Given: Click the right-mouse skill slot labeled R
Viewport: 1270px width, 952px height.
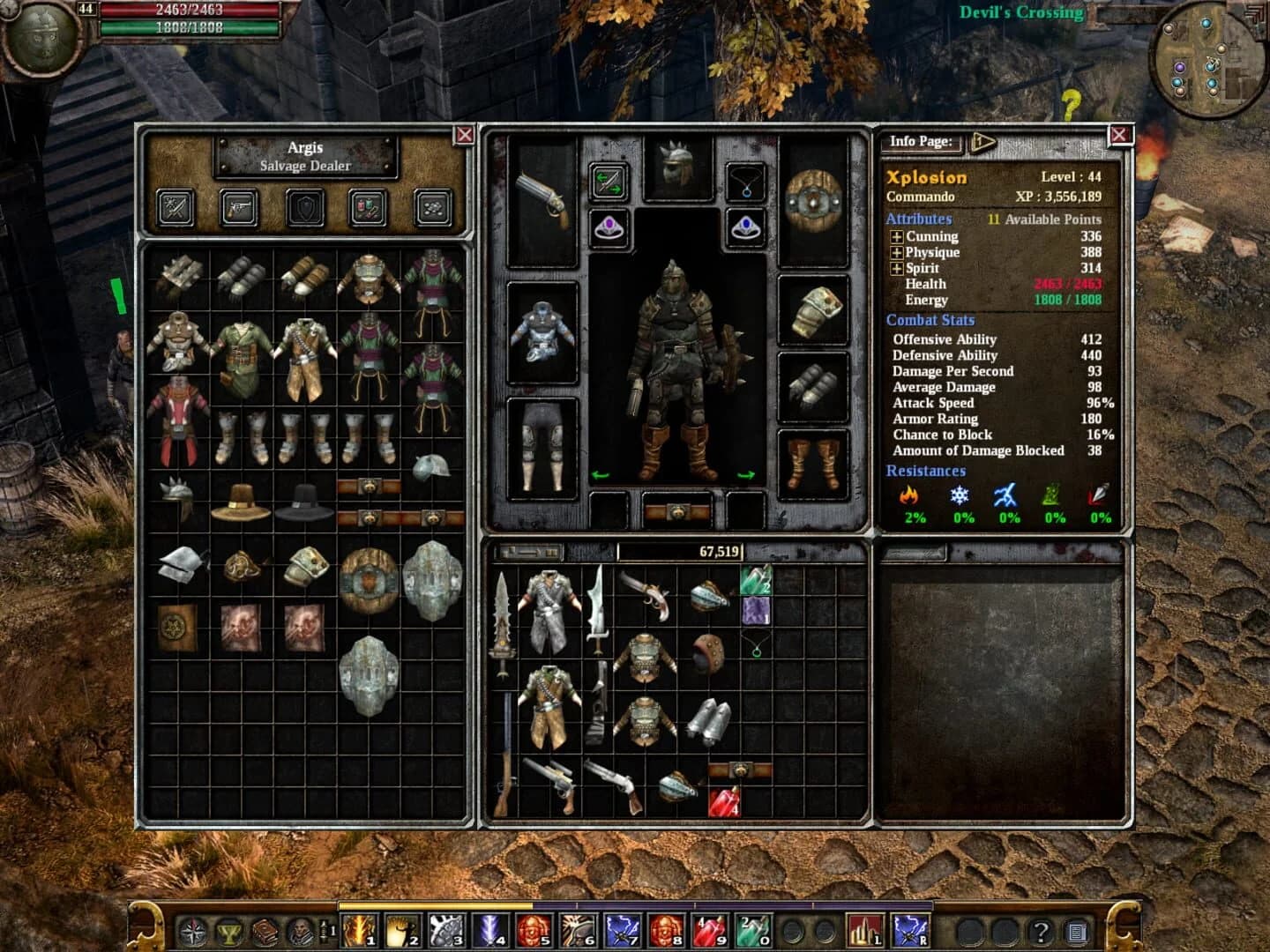Looking at the screenshot, I should click(x=910, y=930).
